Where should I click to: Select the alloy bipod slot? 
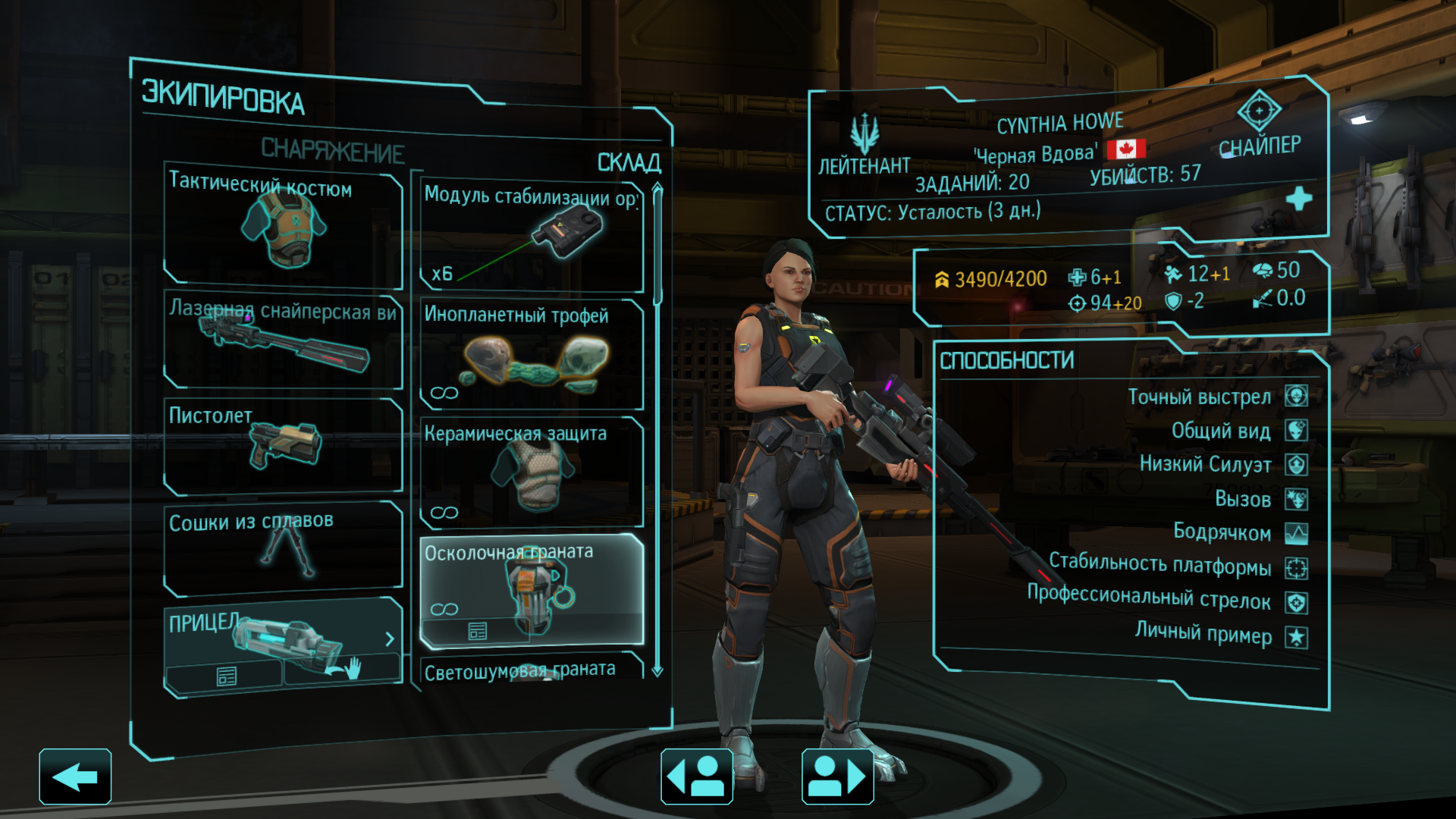283,548
